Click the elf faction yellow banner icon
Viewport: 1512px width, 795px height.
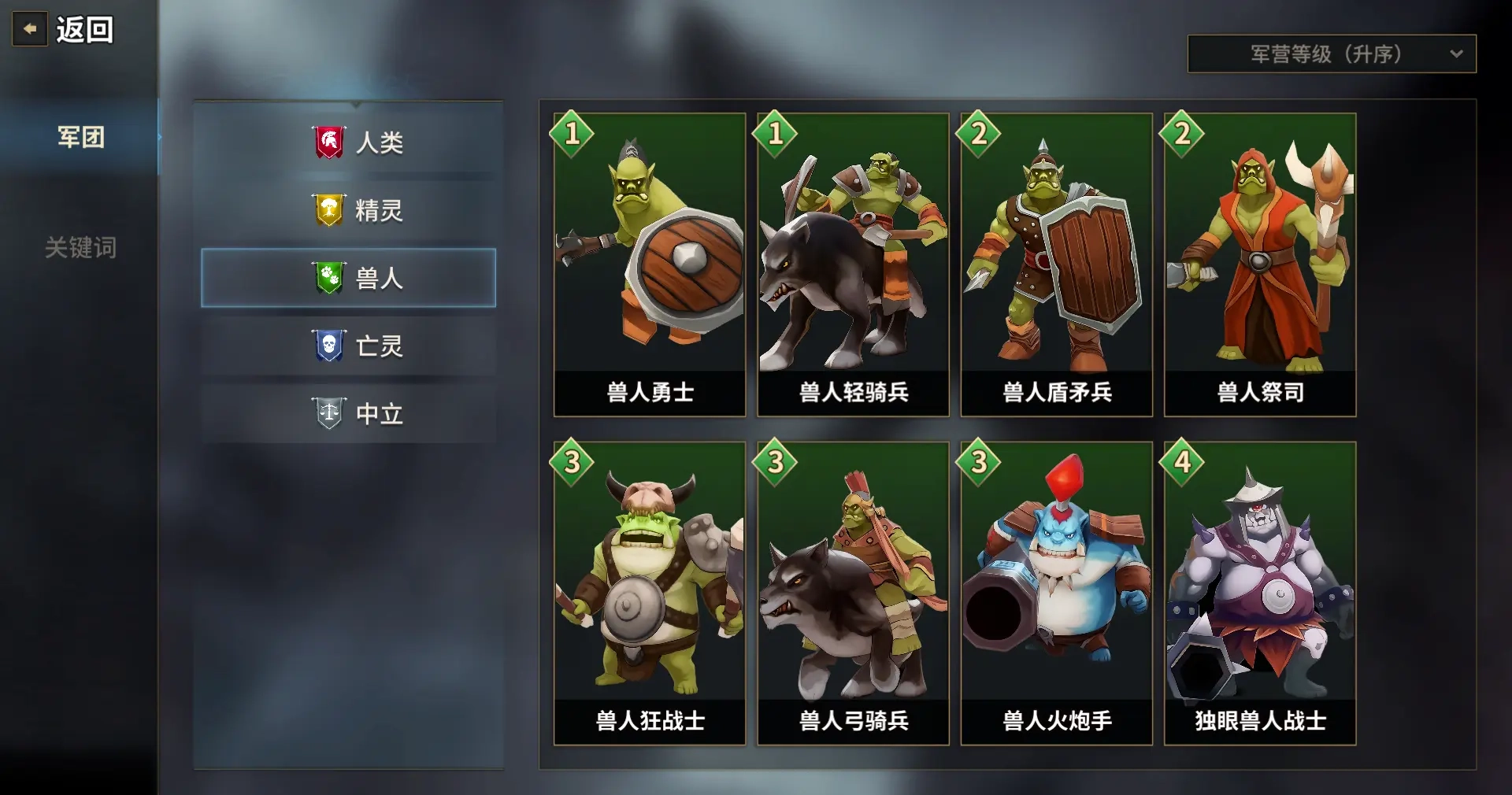329,210
